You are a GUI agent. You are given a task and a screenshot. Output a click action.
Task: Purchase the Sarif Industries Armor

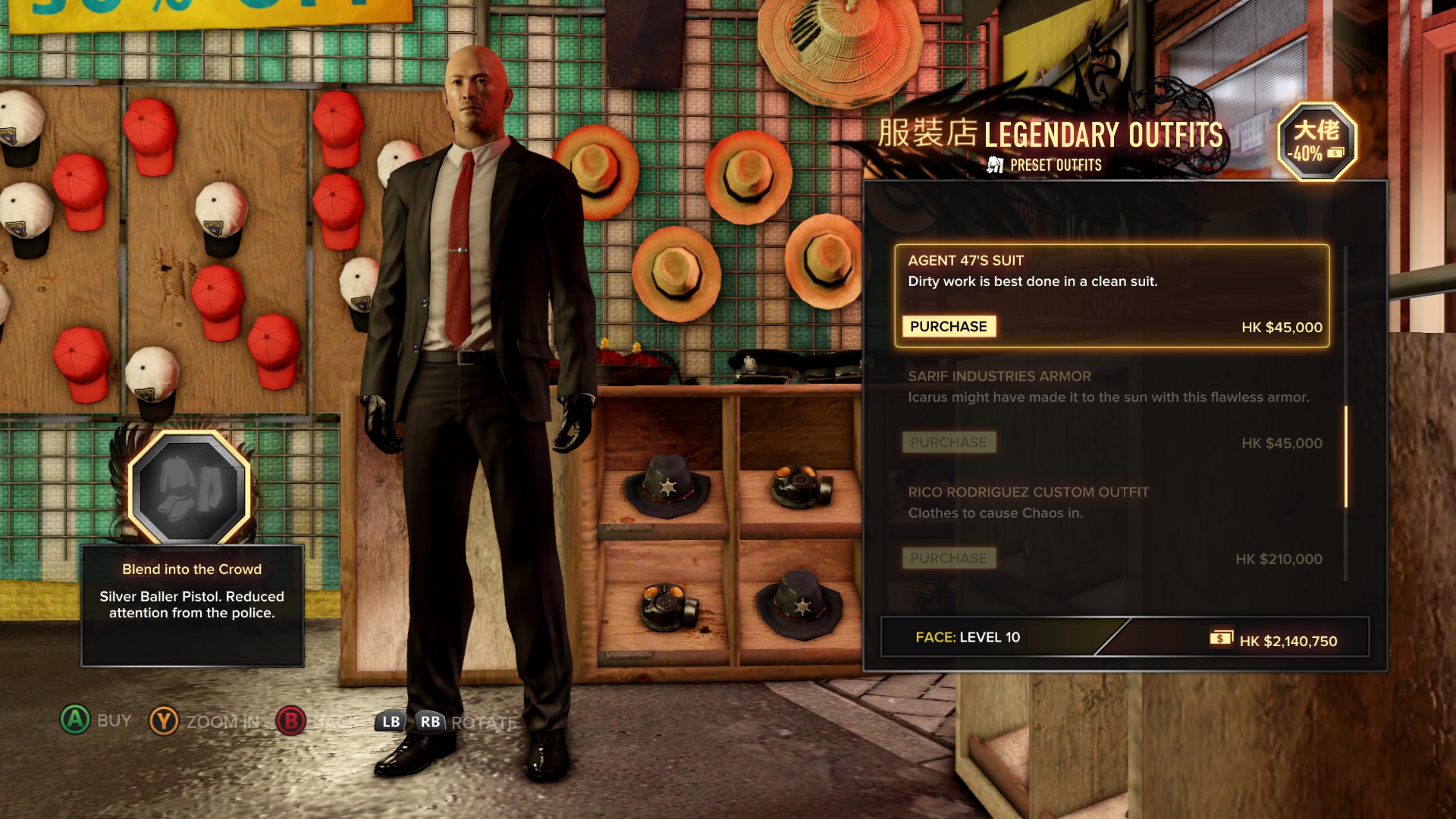tap(948, 442)
